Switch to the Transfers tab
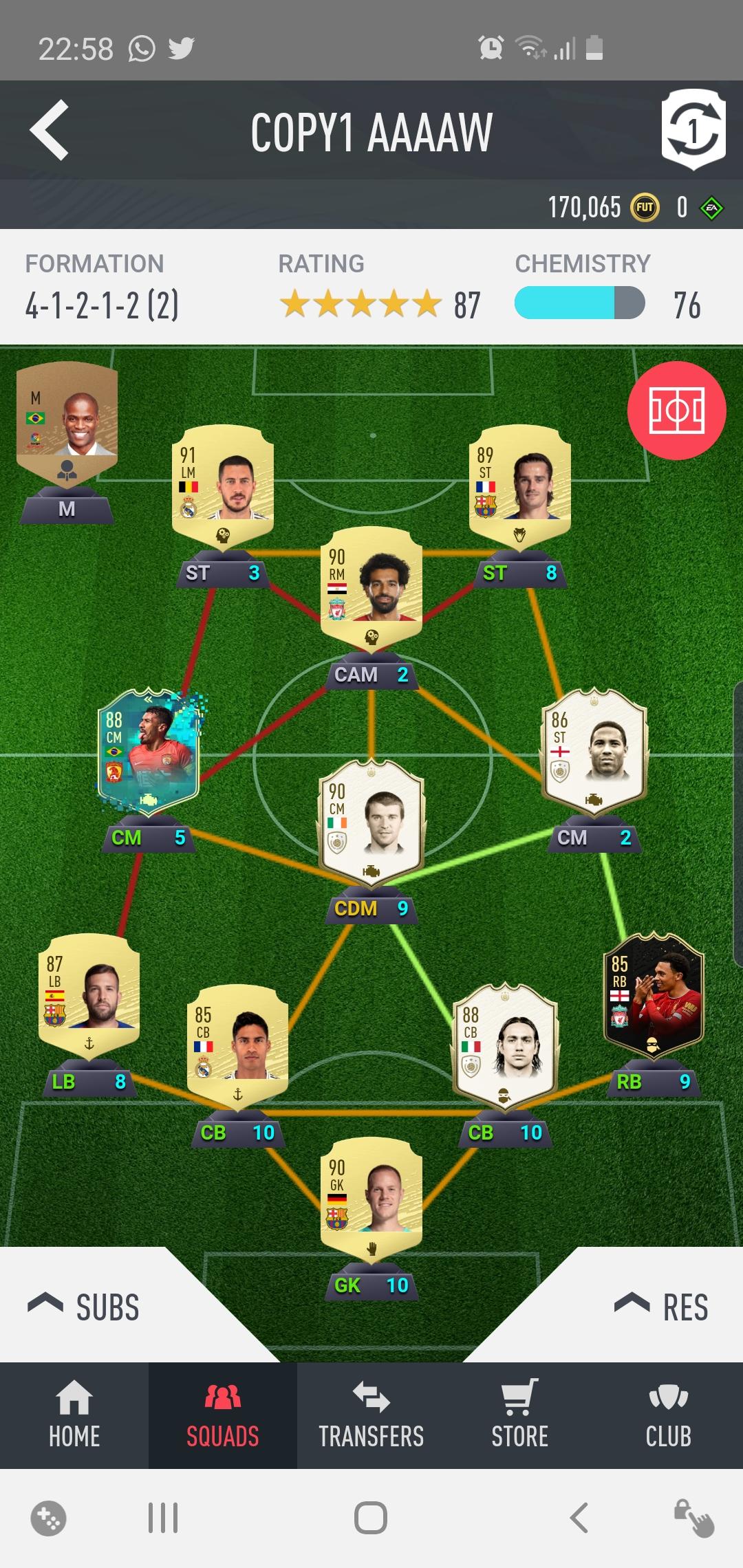Viewport: 743px width, 1568px height. click(x=371, y=1415)
